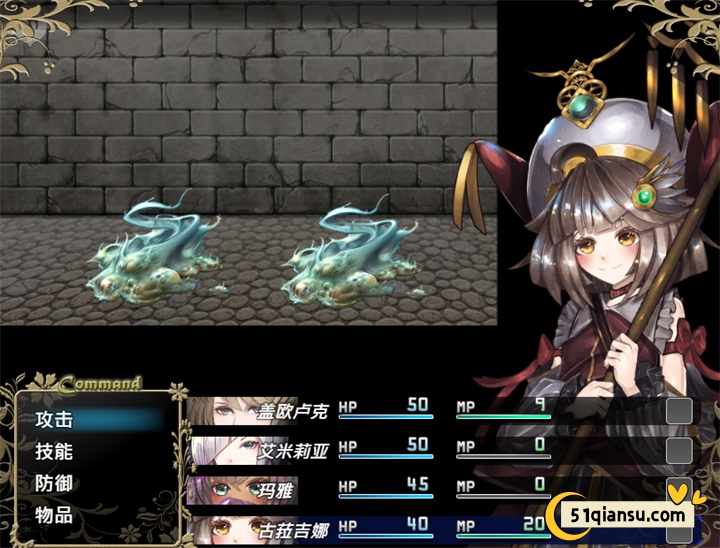Open the 技能 skills command
This screenshot has width=720, height=548.
(x=56, y=452)
